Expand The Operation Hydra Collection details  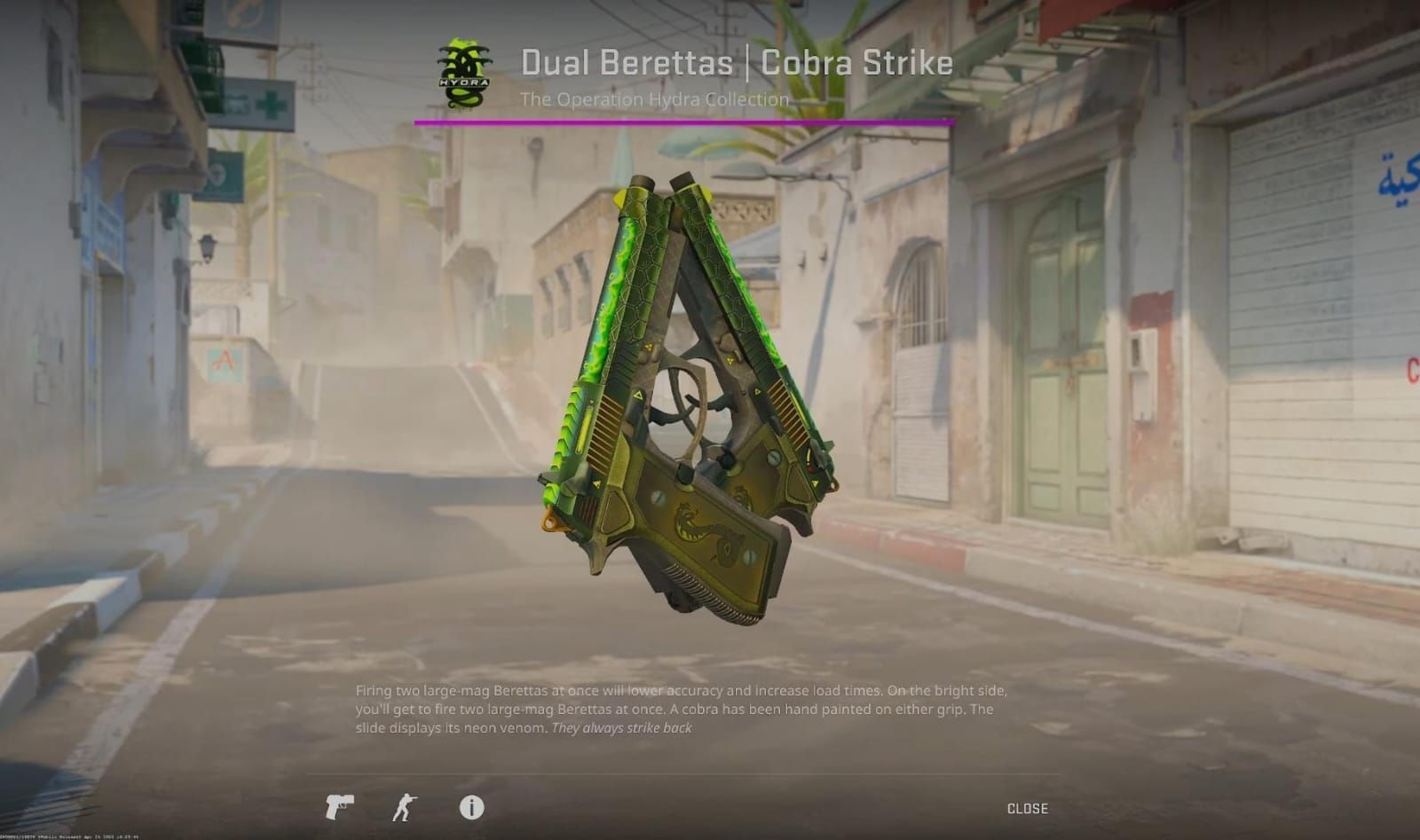[653, 100]
